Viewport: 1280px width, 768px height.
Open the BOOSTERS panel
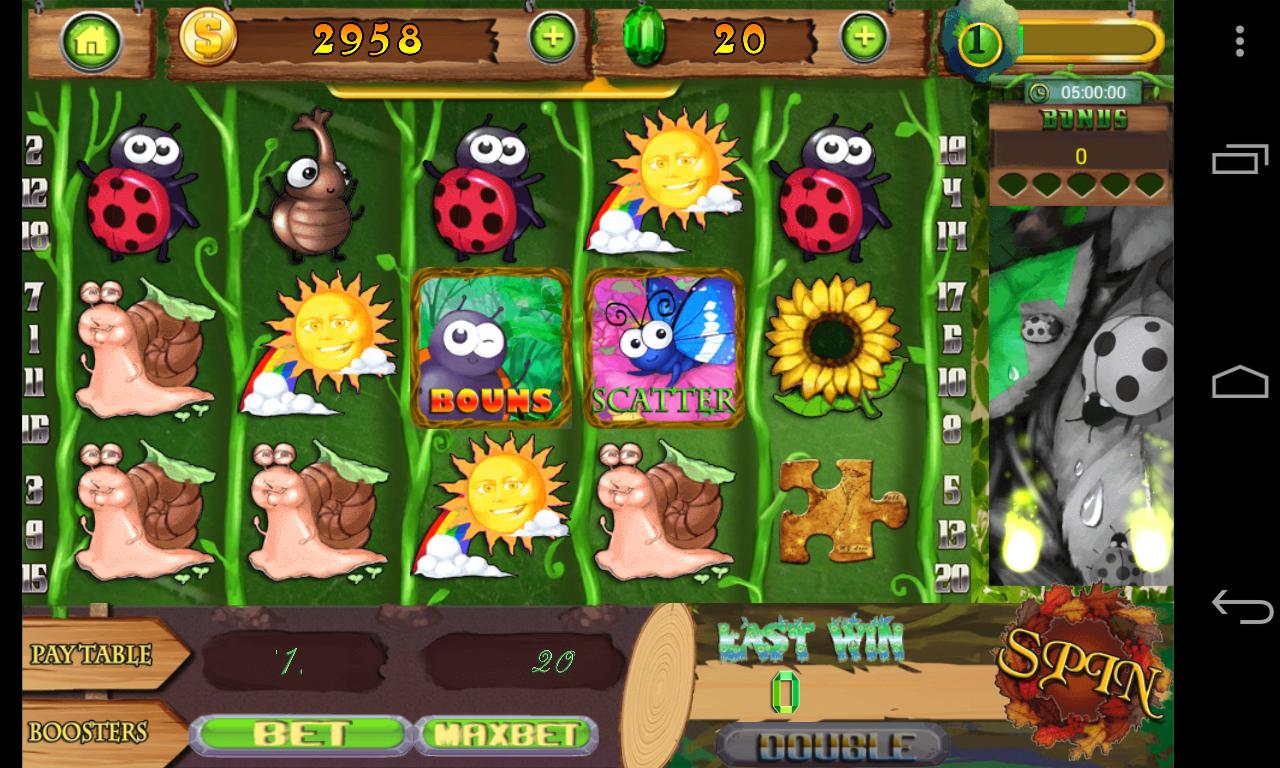(x=90, y=731)
